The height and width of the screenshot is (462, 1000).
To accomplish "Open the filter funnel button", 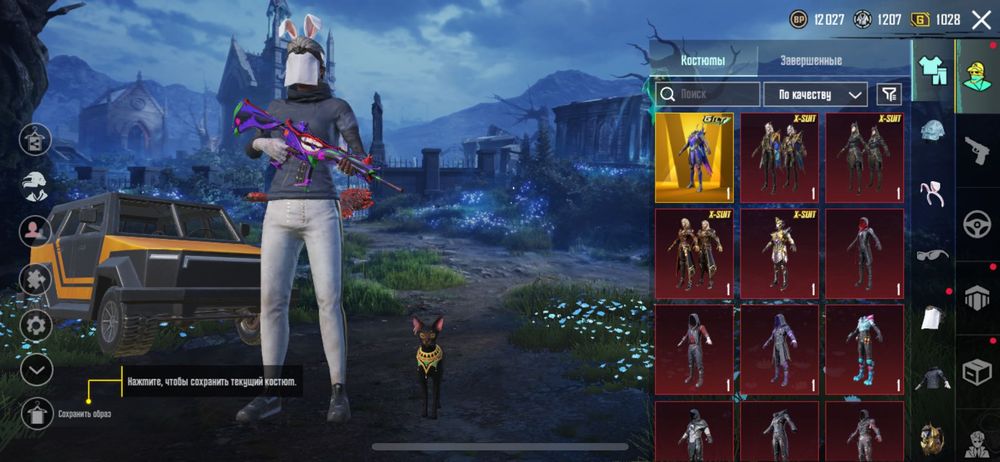I will click(888, 94).
